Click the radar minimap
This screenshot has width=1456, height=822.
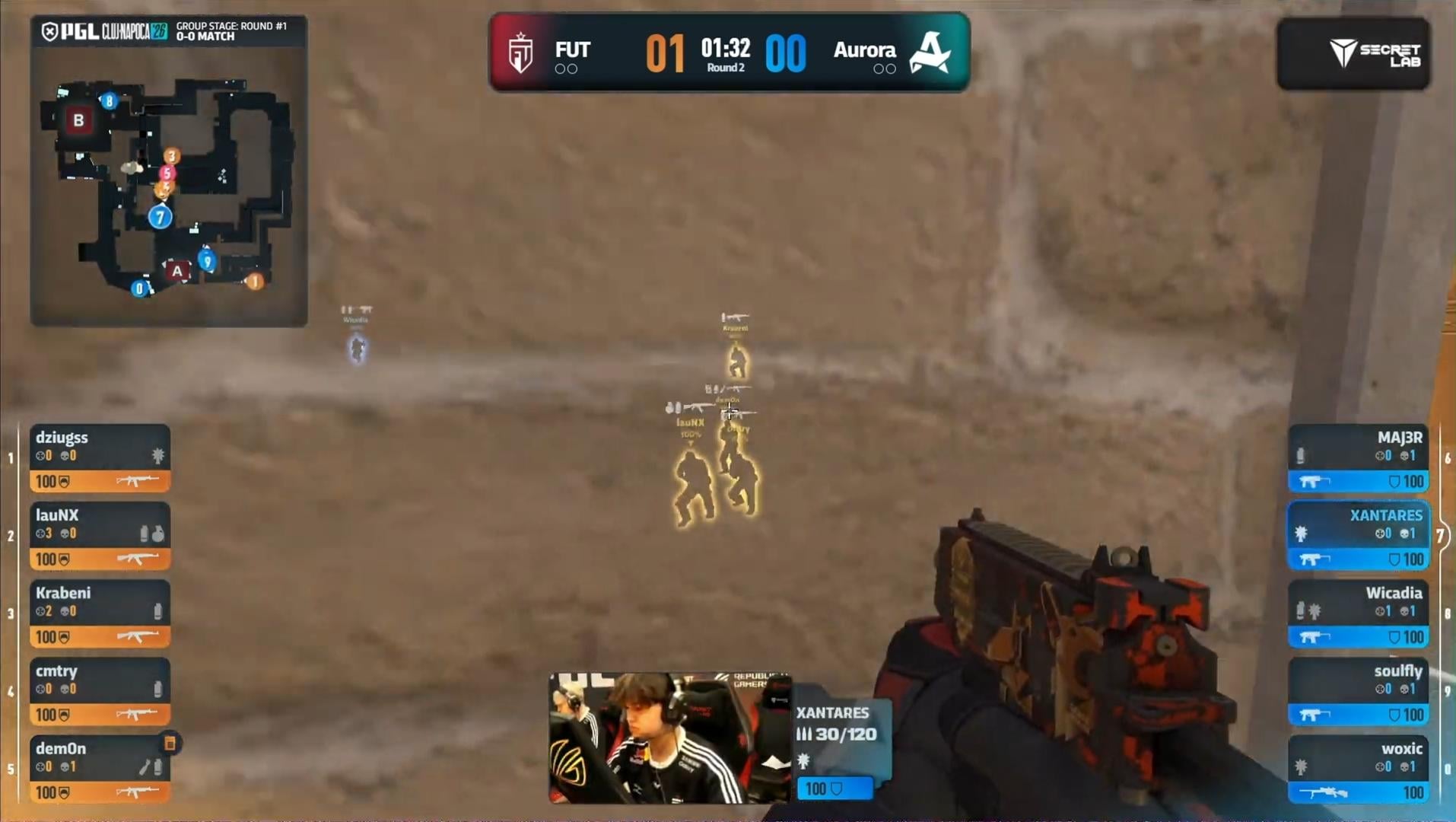169,186
